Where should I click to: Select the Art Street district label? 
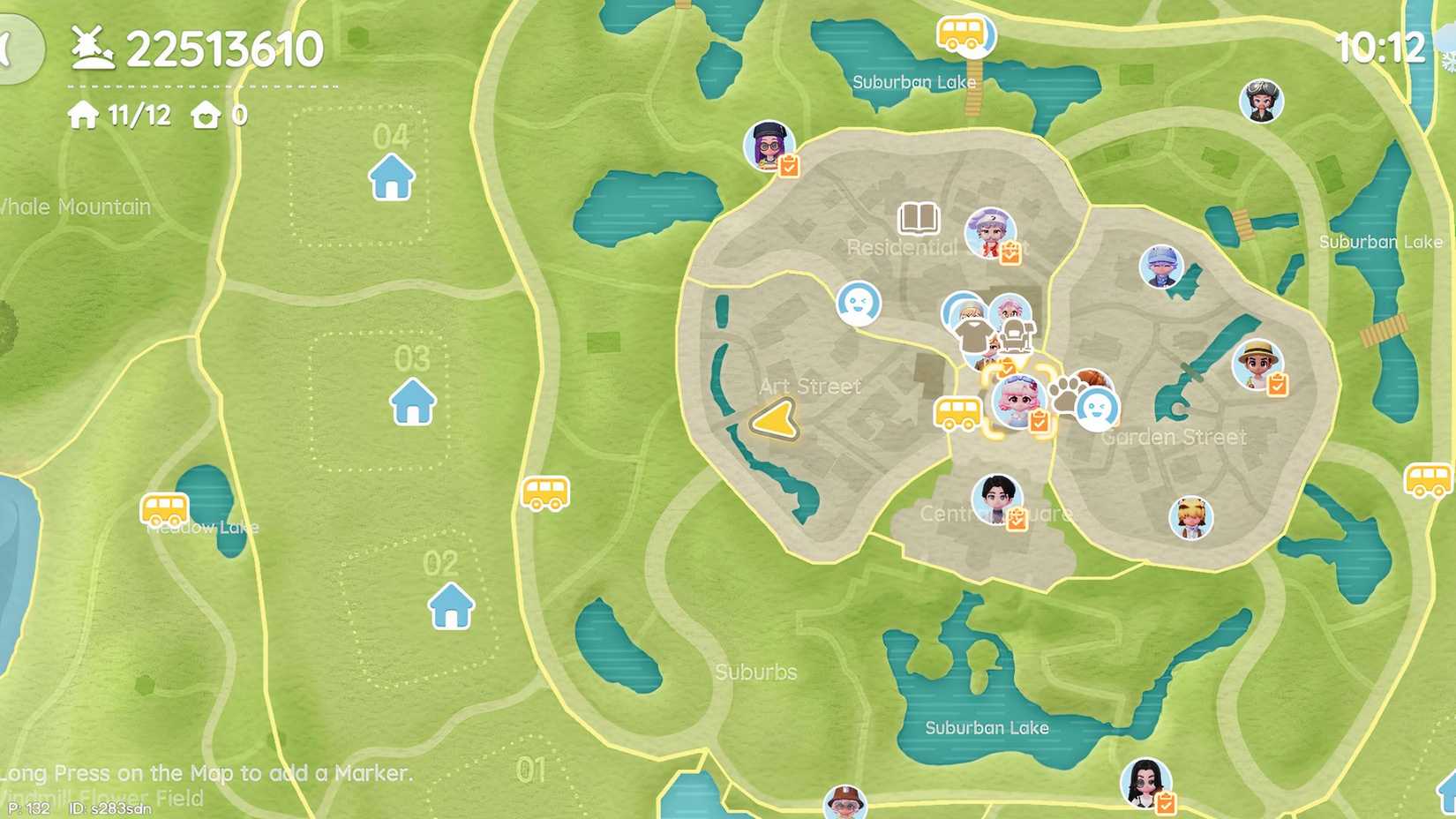[811, 386]
